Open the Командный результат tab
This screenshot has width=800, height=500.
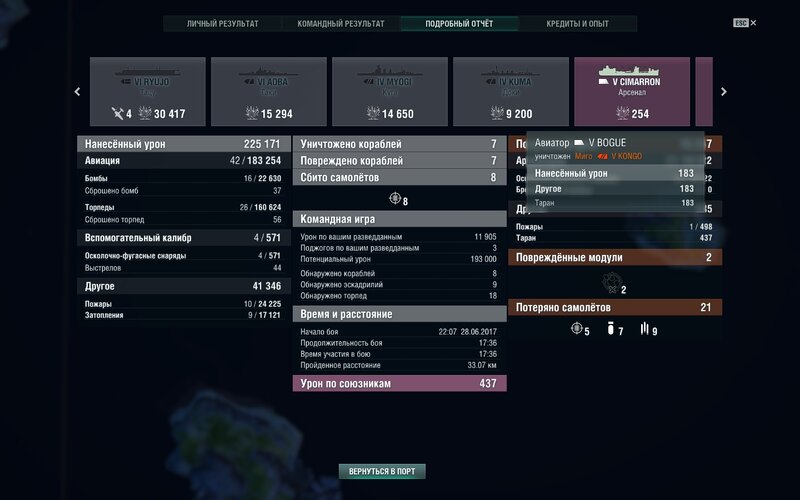click(341, 23)
